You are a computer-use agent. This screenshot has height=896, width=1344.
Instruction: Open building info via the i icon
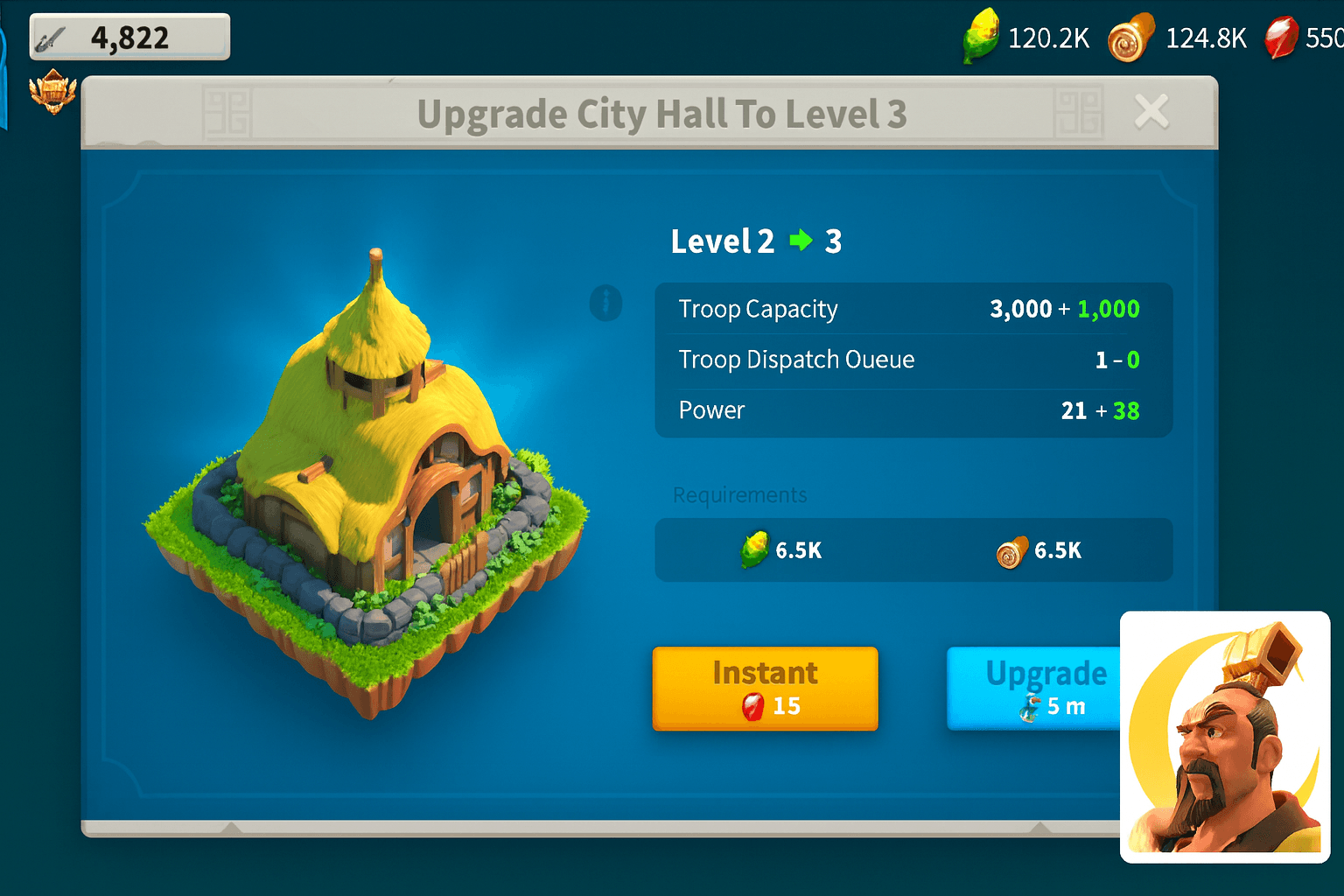(606, 304)
